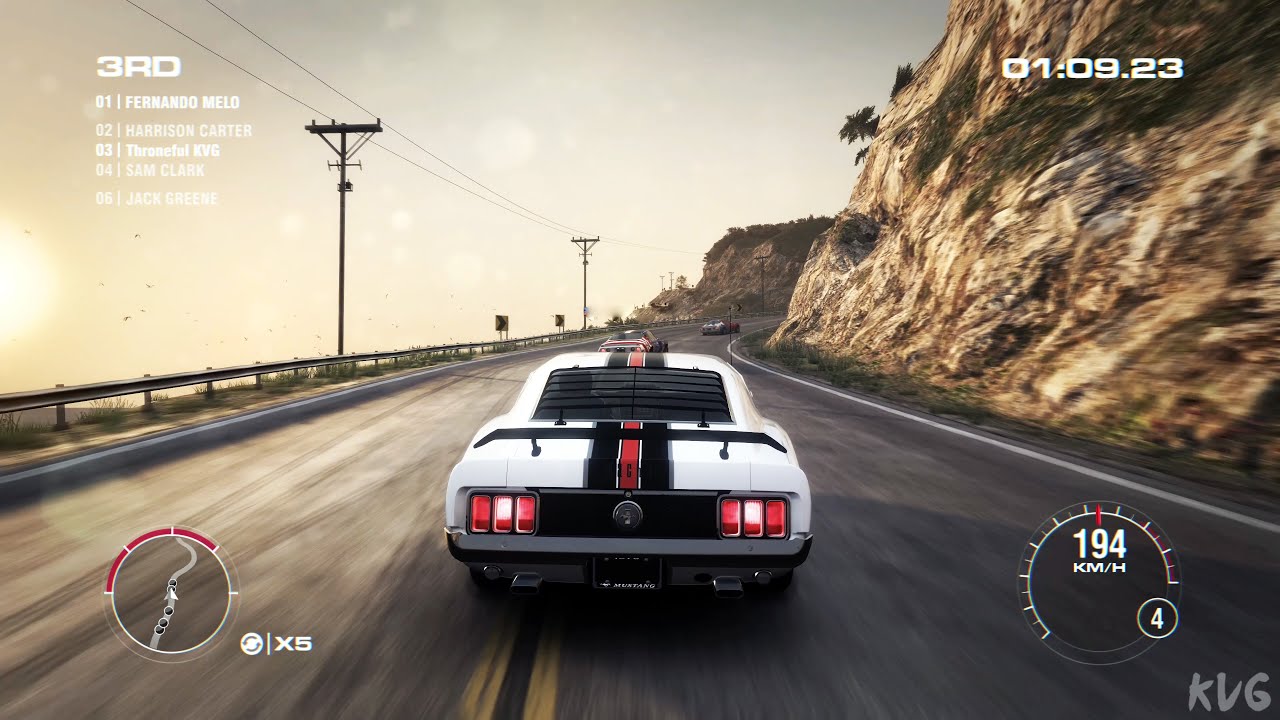This screenshot has width=1280, height=720.
Task: Choose Sam Clark's standings entry
Action: (150, 170)
